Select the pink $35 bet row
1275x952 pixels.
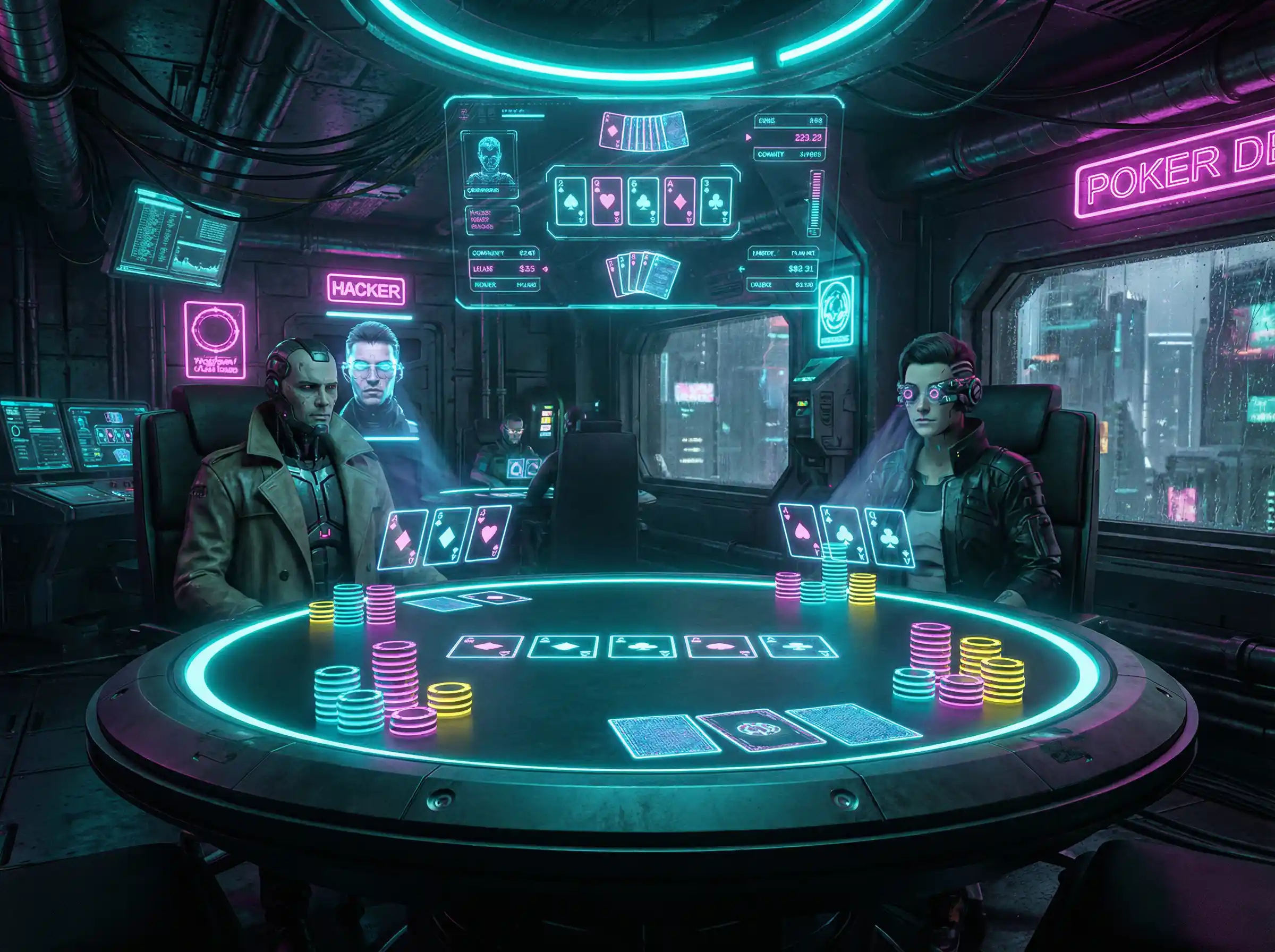505,268
